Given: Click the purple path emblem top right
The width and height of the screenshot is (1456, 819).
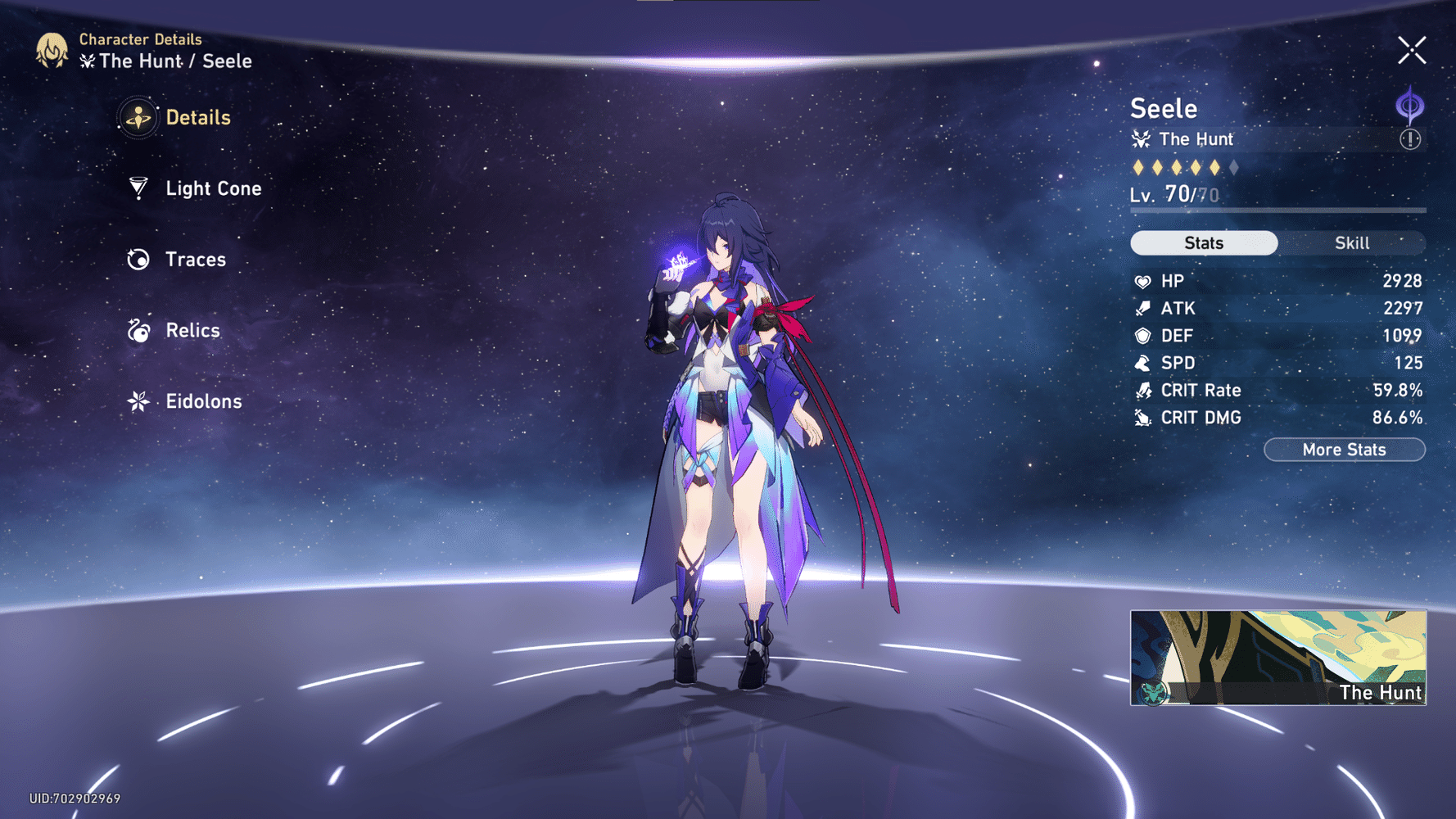Looking at the screenshot, I should [x=1409, y=101].
